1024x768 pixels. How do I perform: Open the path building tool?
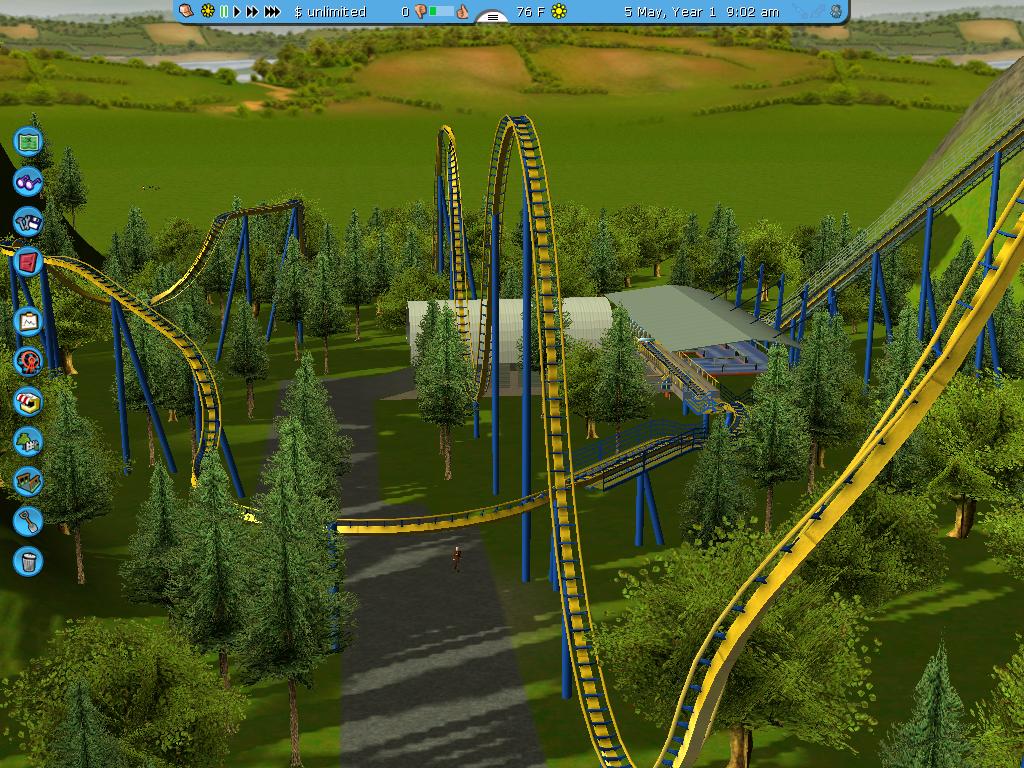[x=28, y=481]
